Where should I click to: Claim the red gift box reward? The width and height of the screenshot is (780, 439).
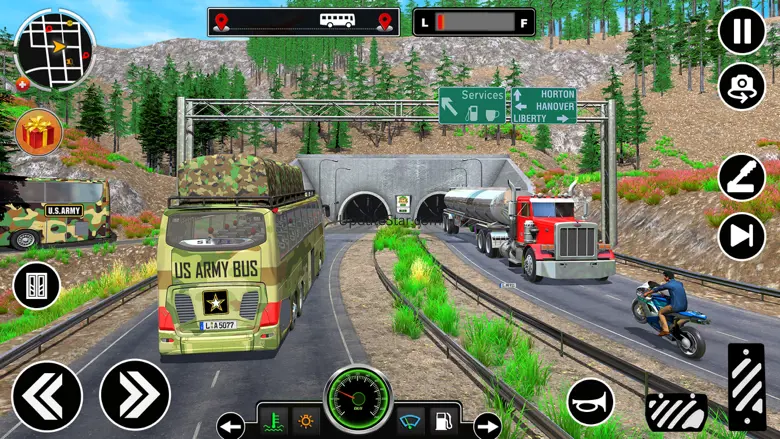pyautogui.click(x=39, y=132)
